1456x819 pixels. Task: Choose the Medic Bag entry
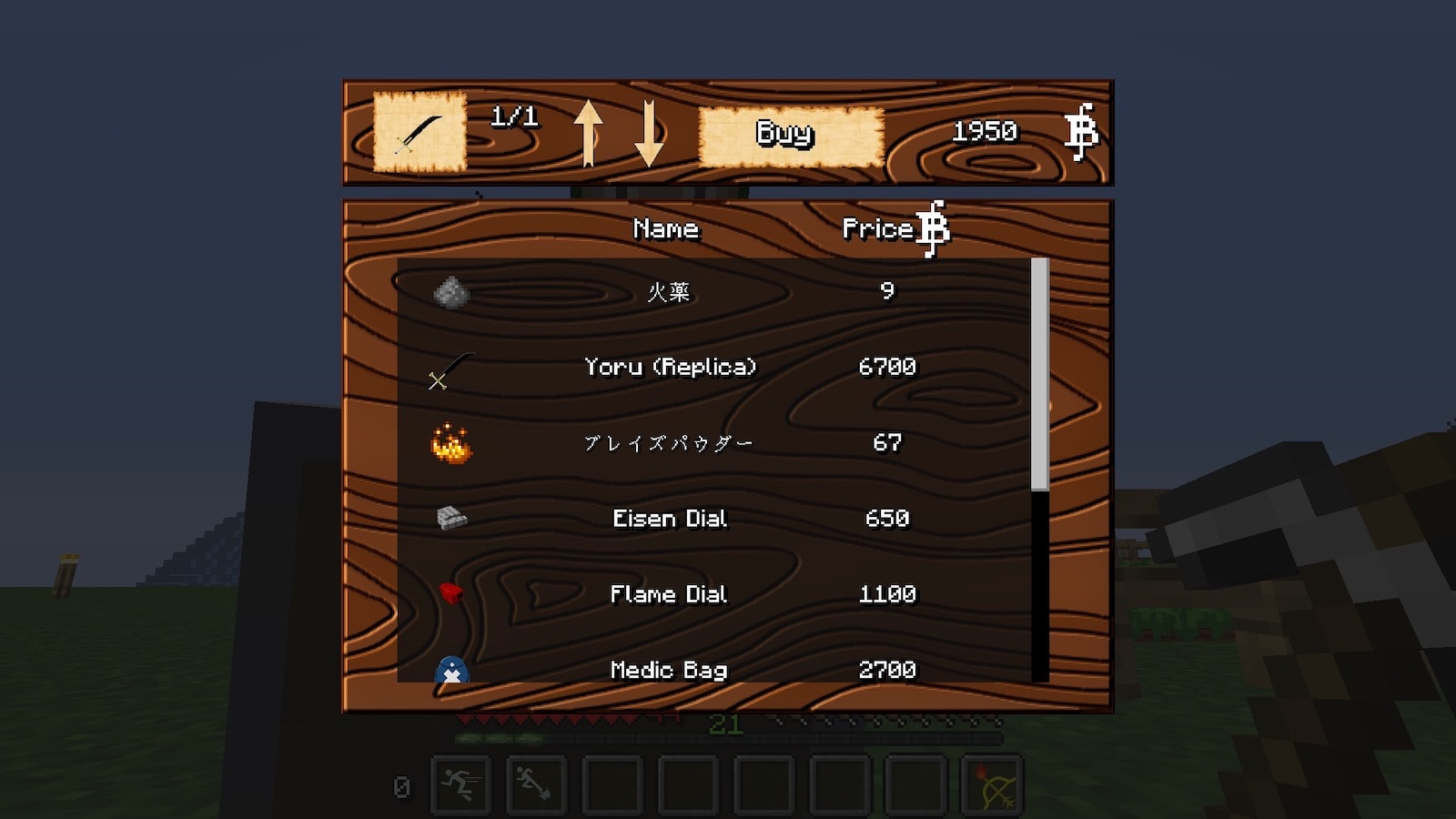[x=670, y=669]
